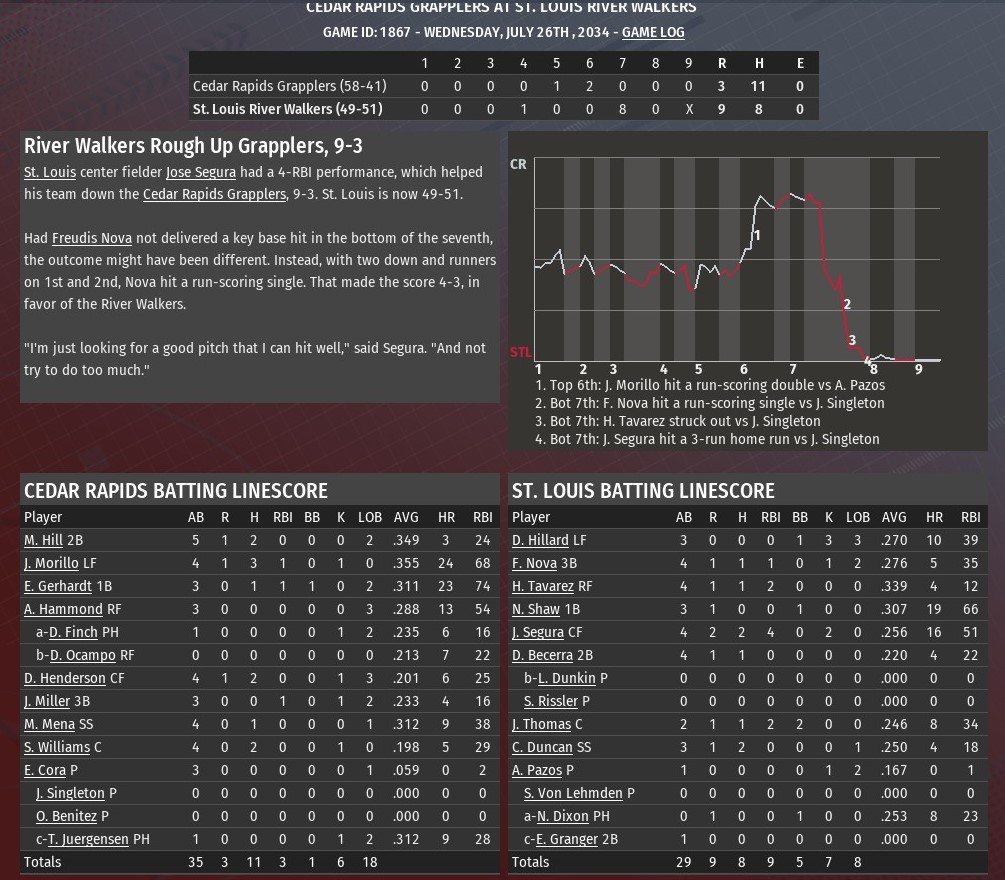Image resolution: width=1005 pixels, height=880 pixels.
Task: Select D. Hillard in St. Louis batting
Action: click(x=540, y=540)
